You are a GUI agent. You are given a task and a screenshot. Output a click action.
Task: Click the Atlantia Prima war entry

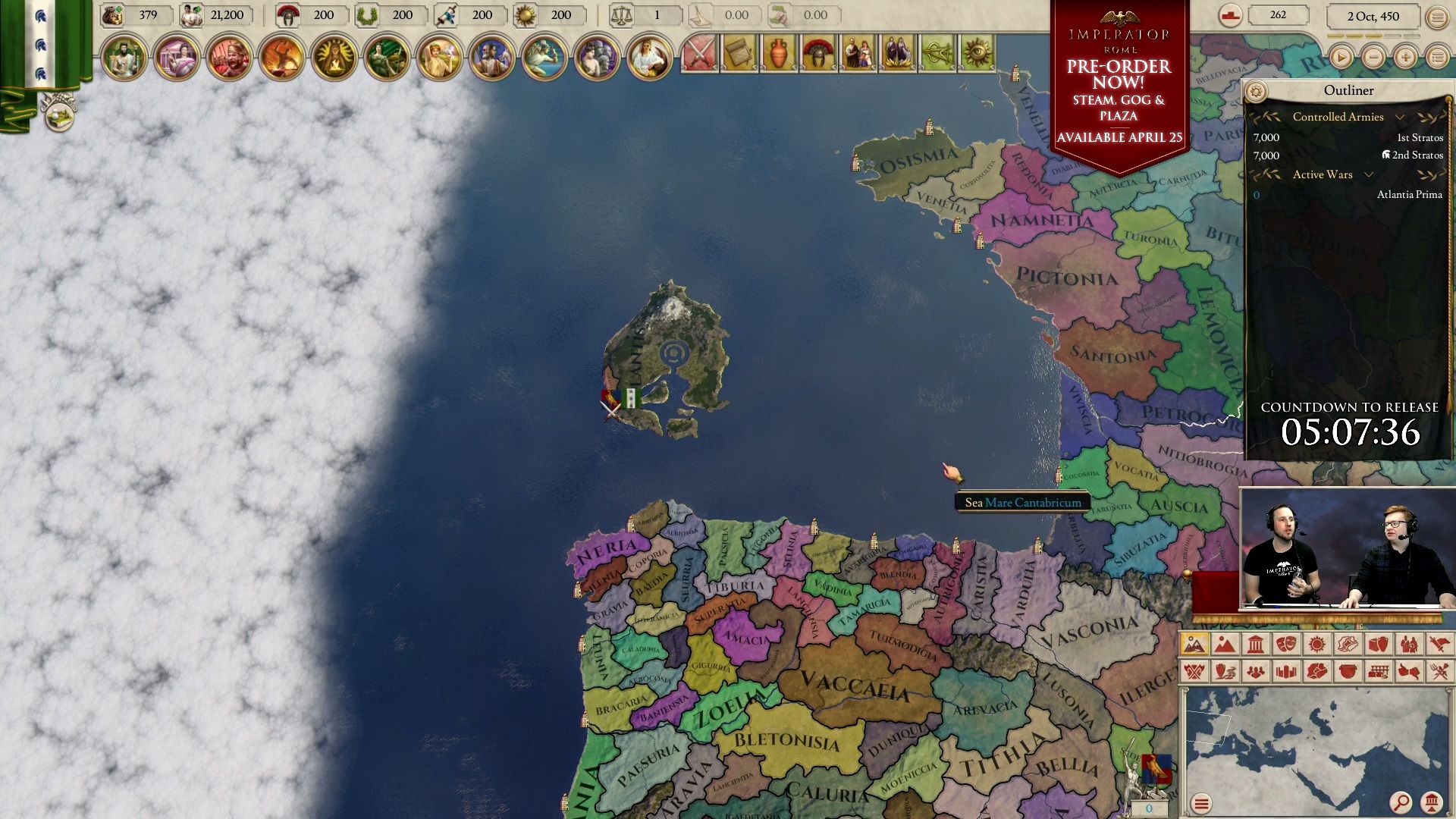(x=1410, y=195)
